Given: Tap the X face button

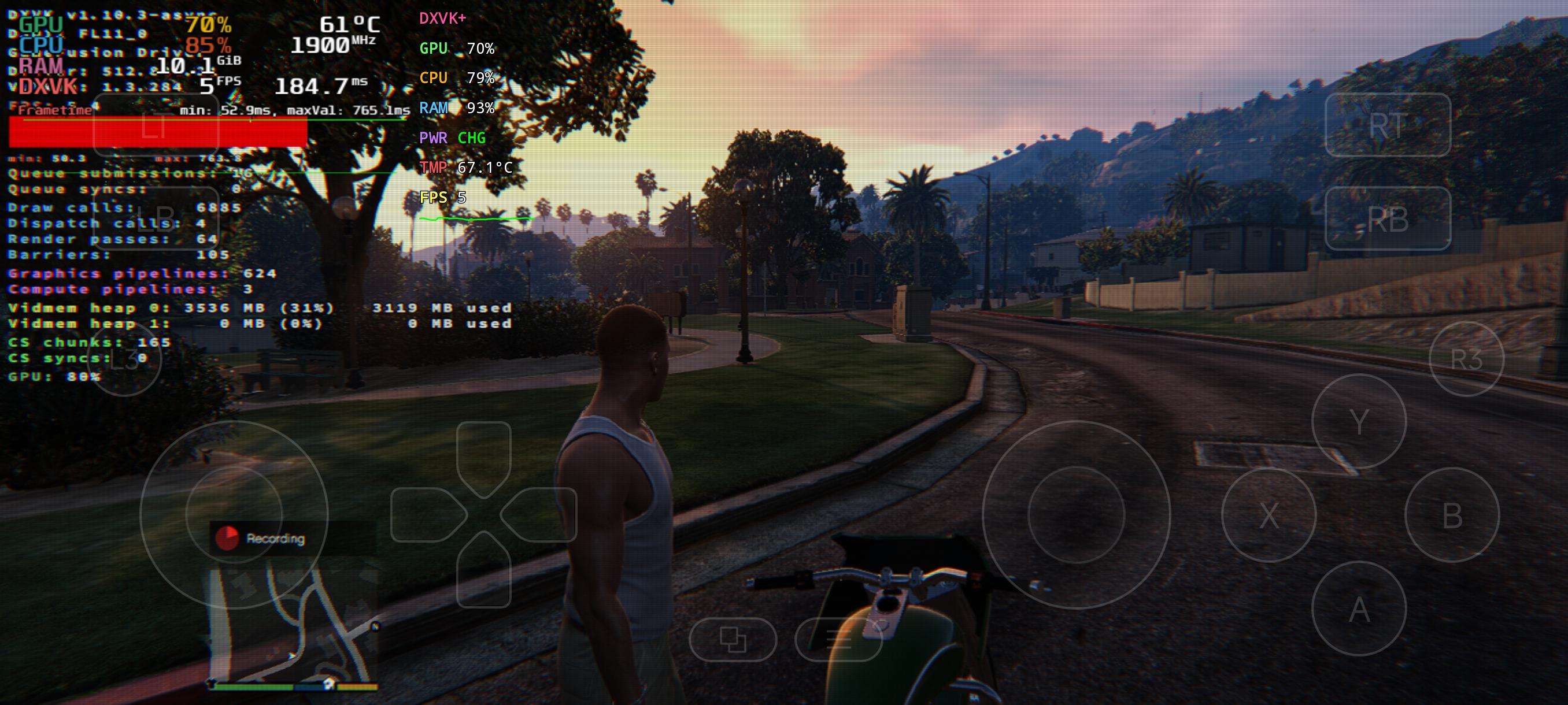Looking at the screenshot, I should click(x=1269, y=515).
